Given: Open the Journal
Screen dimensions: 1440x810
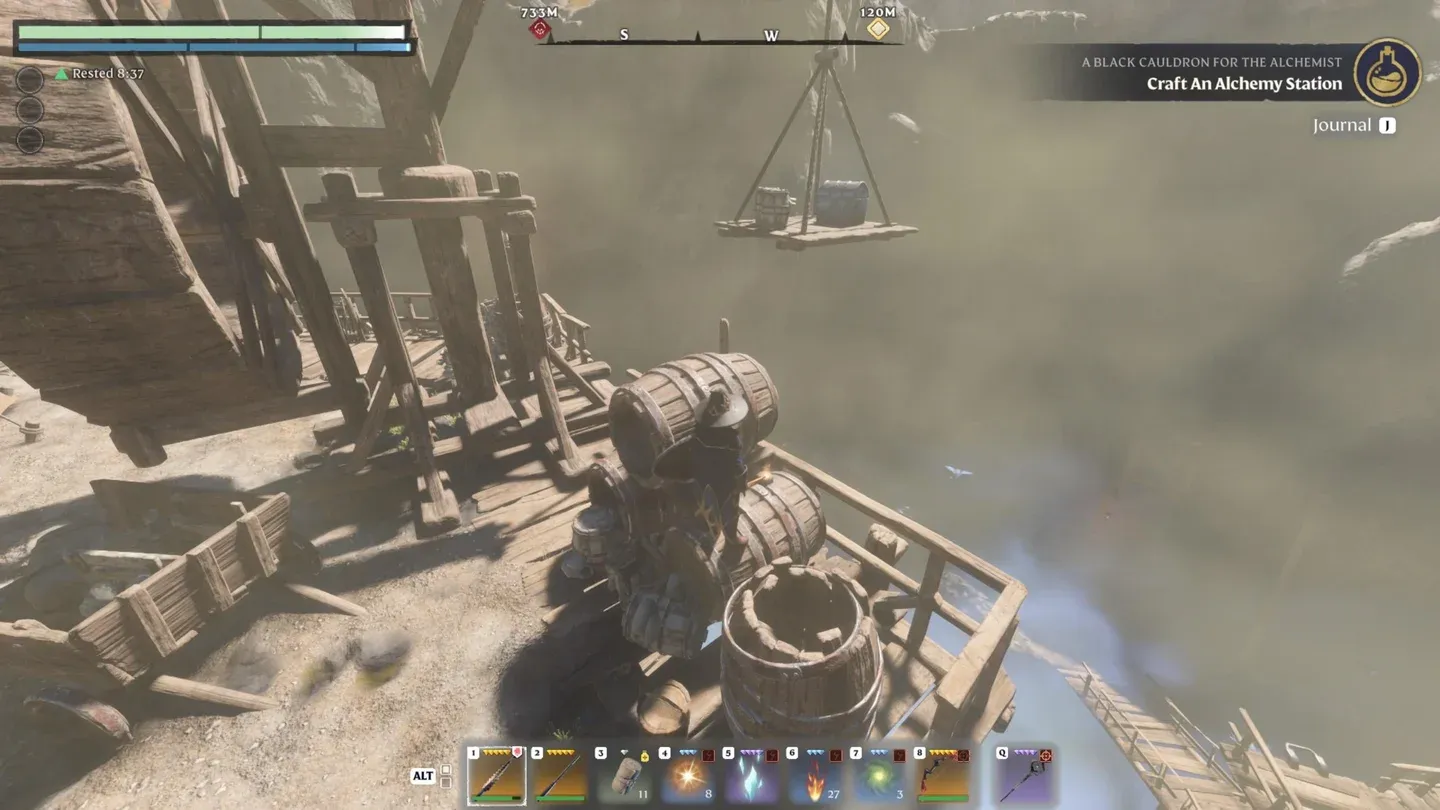Looking at the screenshot, I should pyautogui.click(x=1342, y=125).
